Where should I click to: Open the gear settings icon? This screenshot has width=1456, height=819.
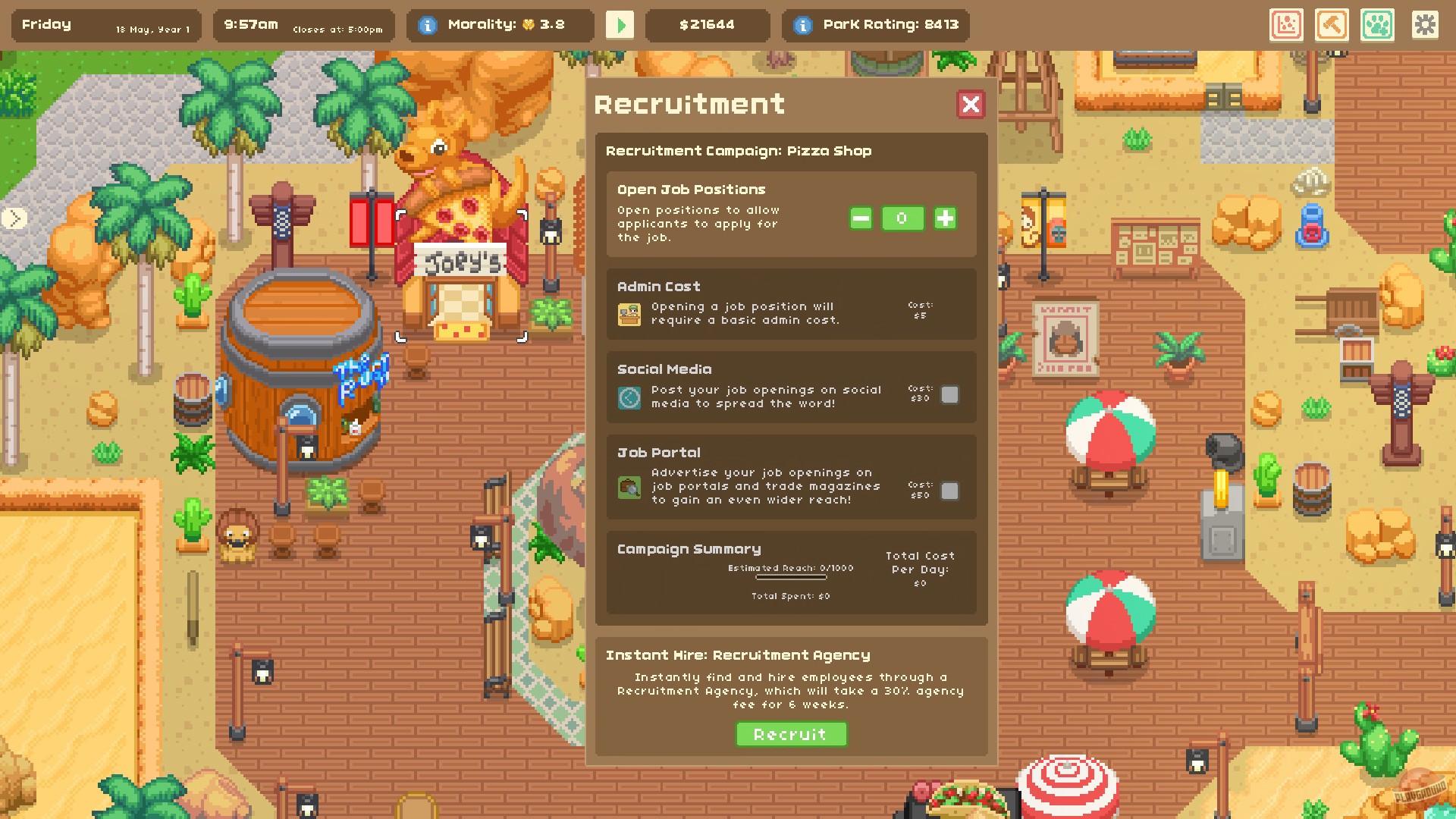pyautogui.click(x=1426, y=25)
